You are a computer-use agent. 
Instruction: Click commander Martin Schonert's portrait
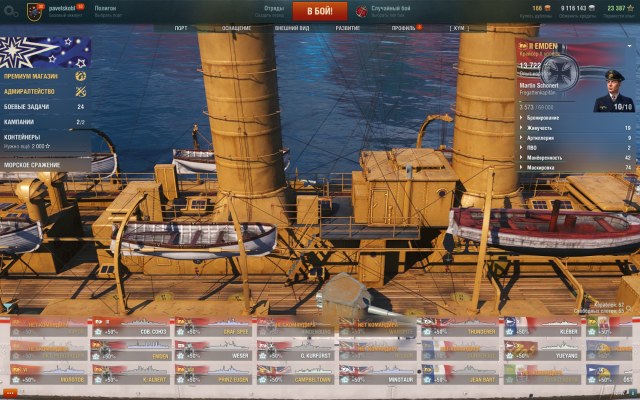click(613, 90)
